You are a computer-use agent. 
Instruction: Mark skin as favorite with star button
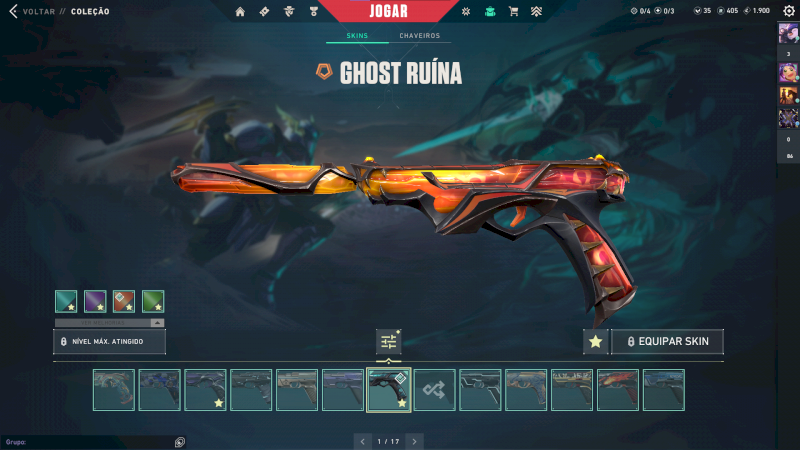coord(595,342)
